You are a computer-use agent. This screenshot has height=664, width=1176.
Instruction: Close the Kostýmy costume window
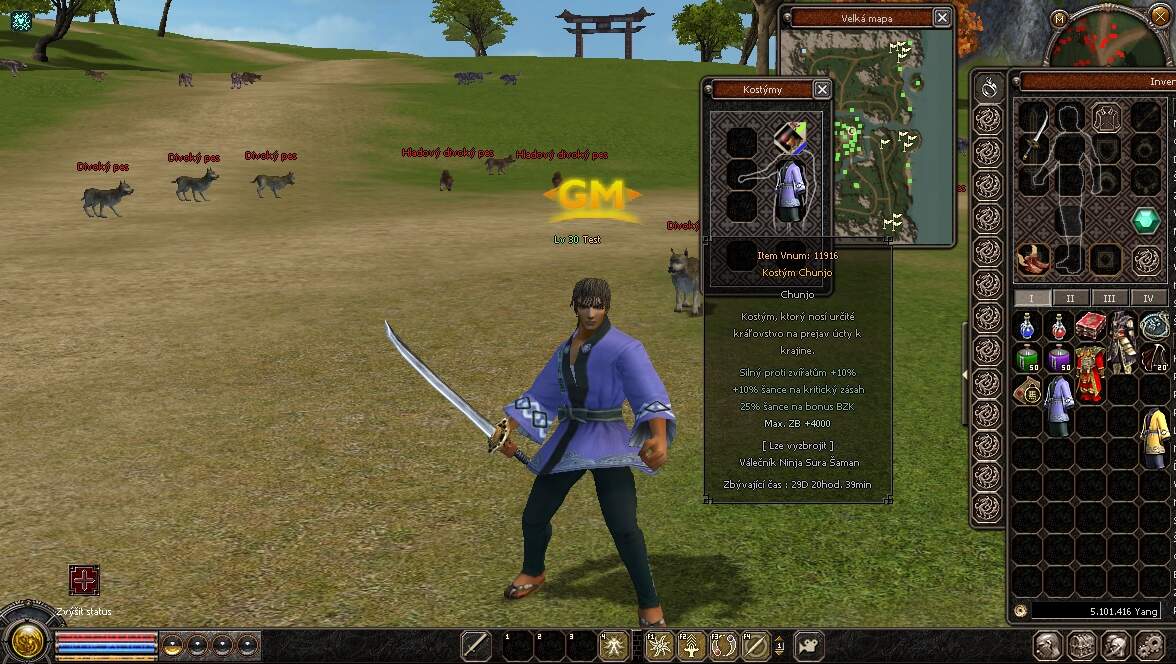pyautogui.click(x=822, y=89)
